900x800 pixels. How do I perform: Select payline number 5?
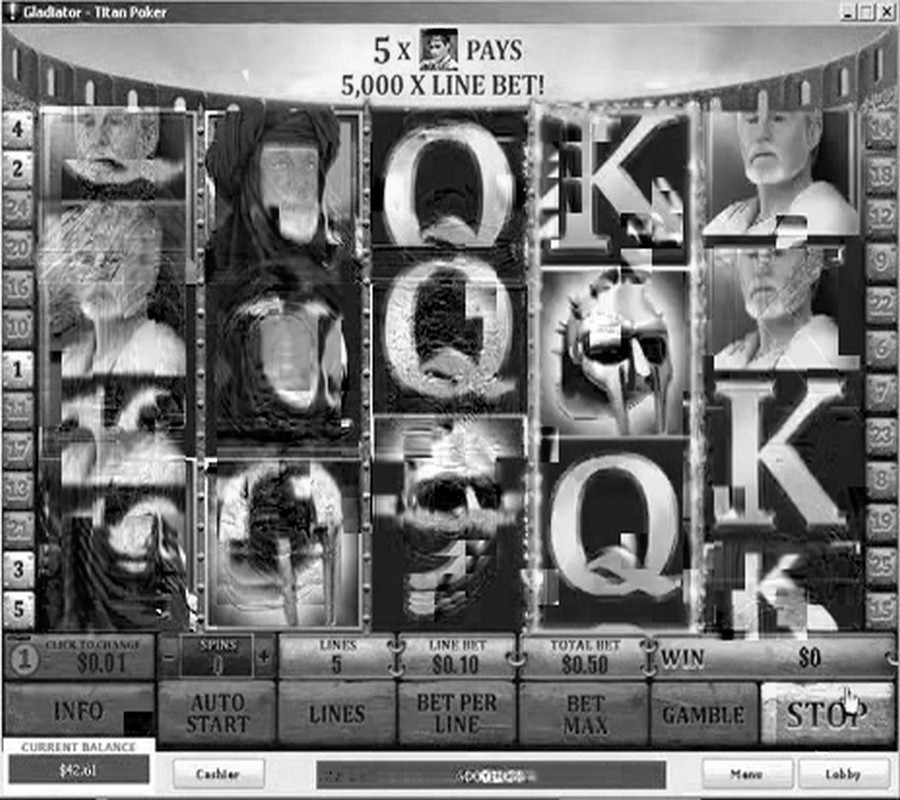tap(18, 609)
